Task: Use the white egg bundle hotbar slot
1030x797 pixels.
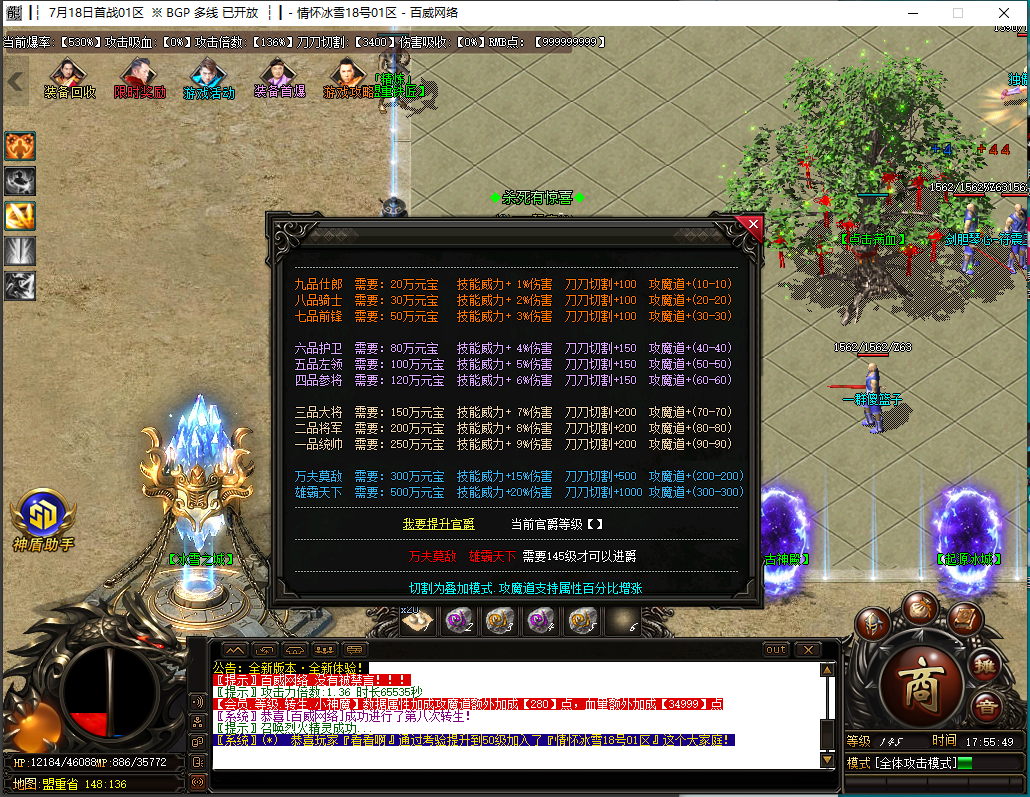Action: (x=418, y=621)
